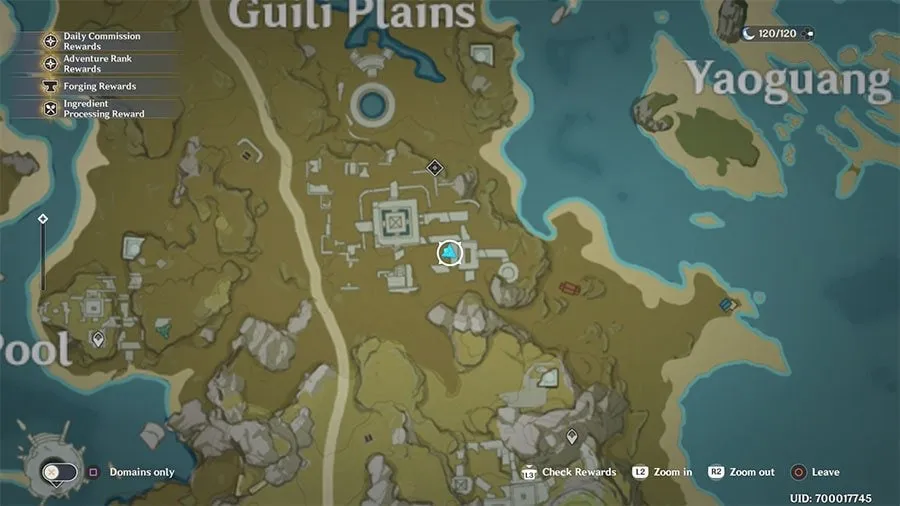Open Adventure Rank Rewards entry
The height and width of the screenshot is (506, 900).
click(94, 64)
